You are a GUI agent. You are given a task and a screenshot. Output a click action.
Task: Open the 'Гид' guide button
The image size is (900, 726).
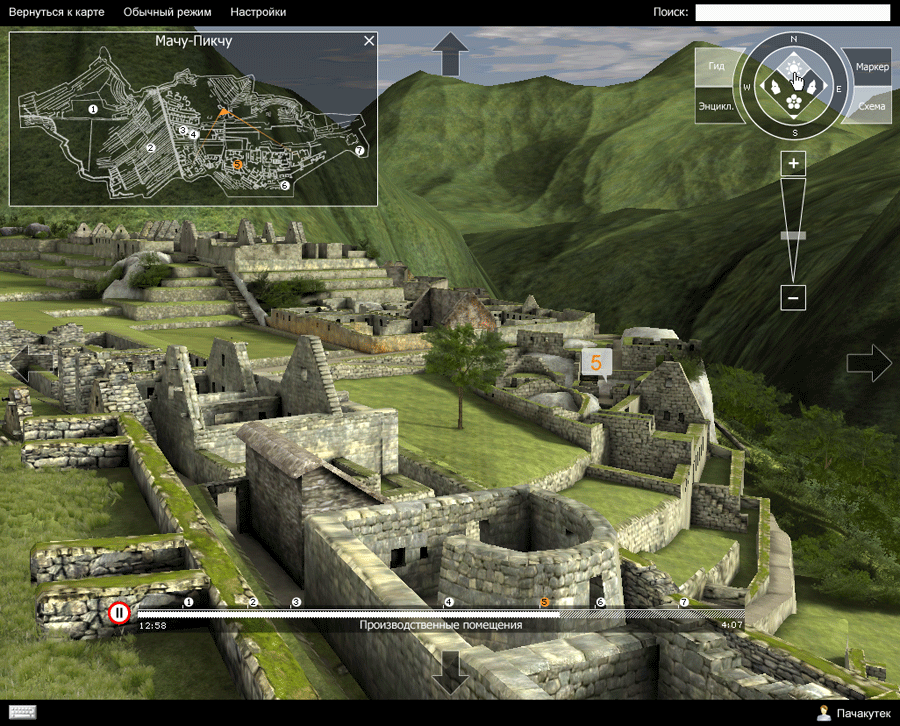coord(716,66)
